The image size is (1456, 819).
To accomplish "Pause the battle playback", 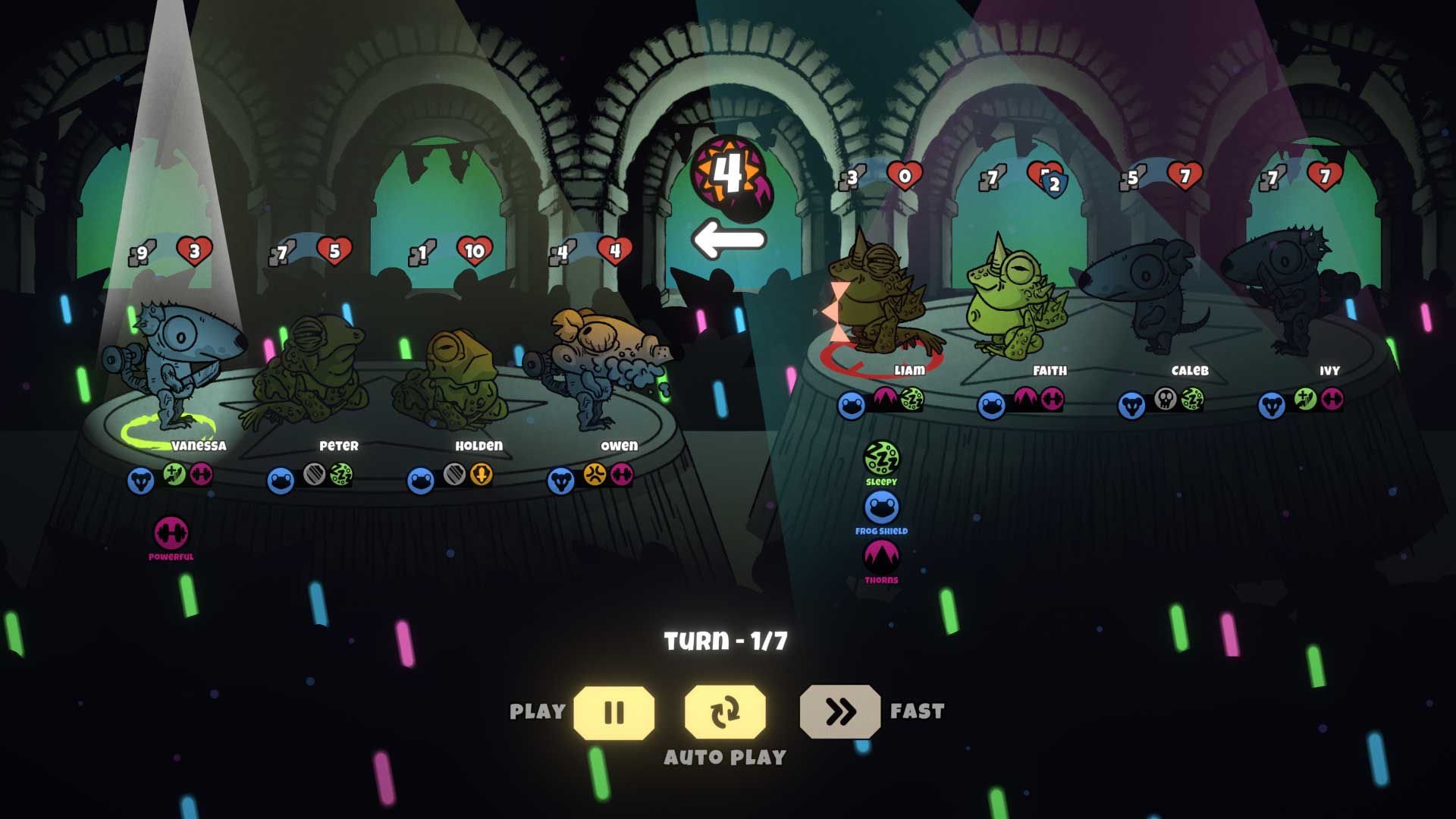I will tap(613, 712).
